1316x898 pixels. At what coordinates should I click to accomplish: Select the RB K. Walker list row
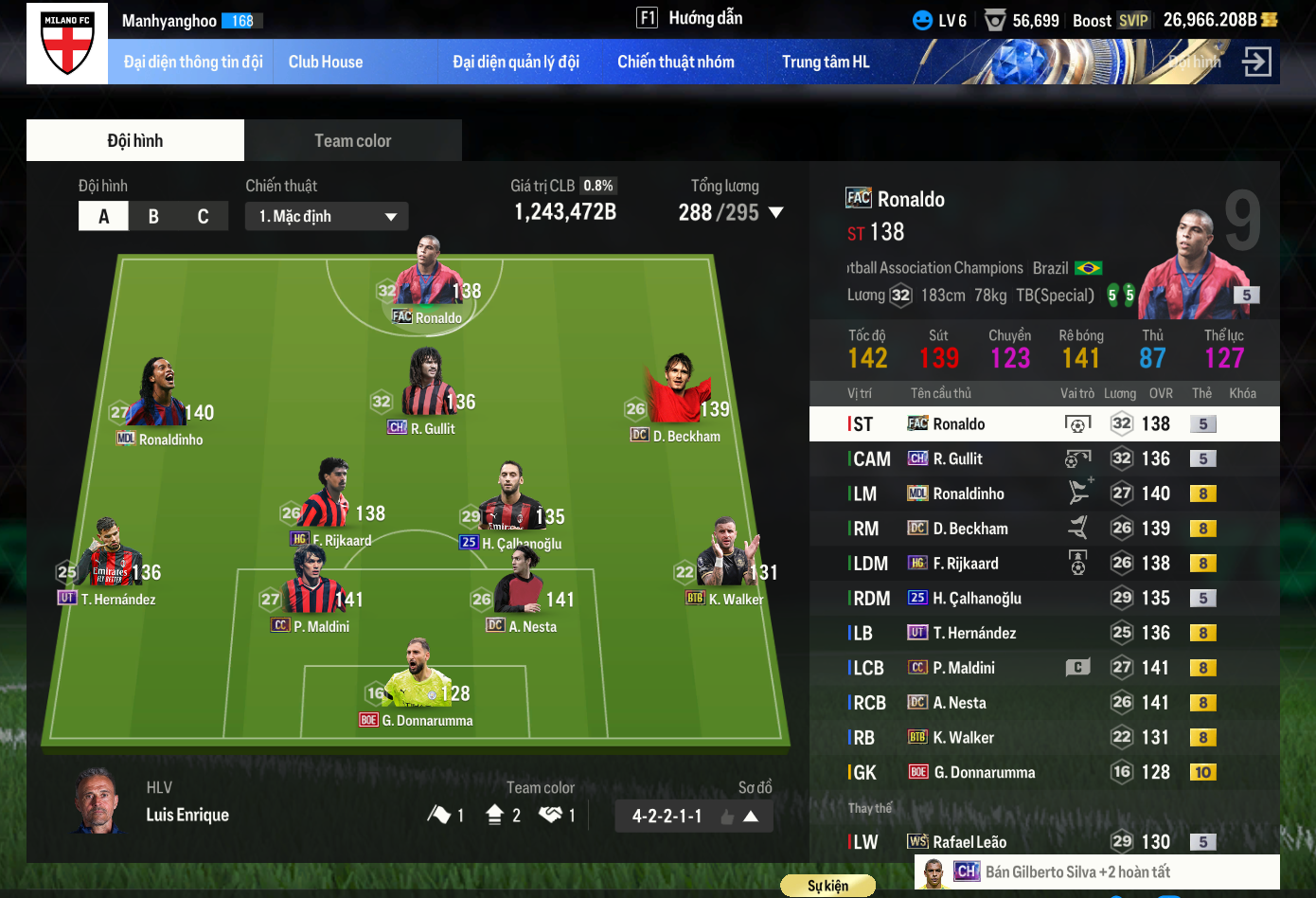tap(1043, 738)
